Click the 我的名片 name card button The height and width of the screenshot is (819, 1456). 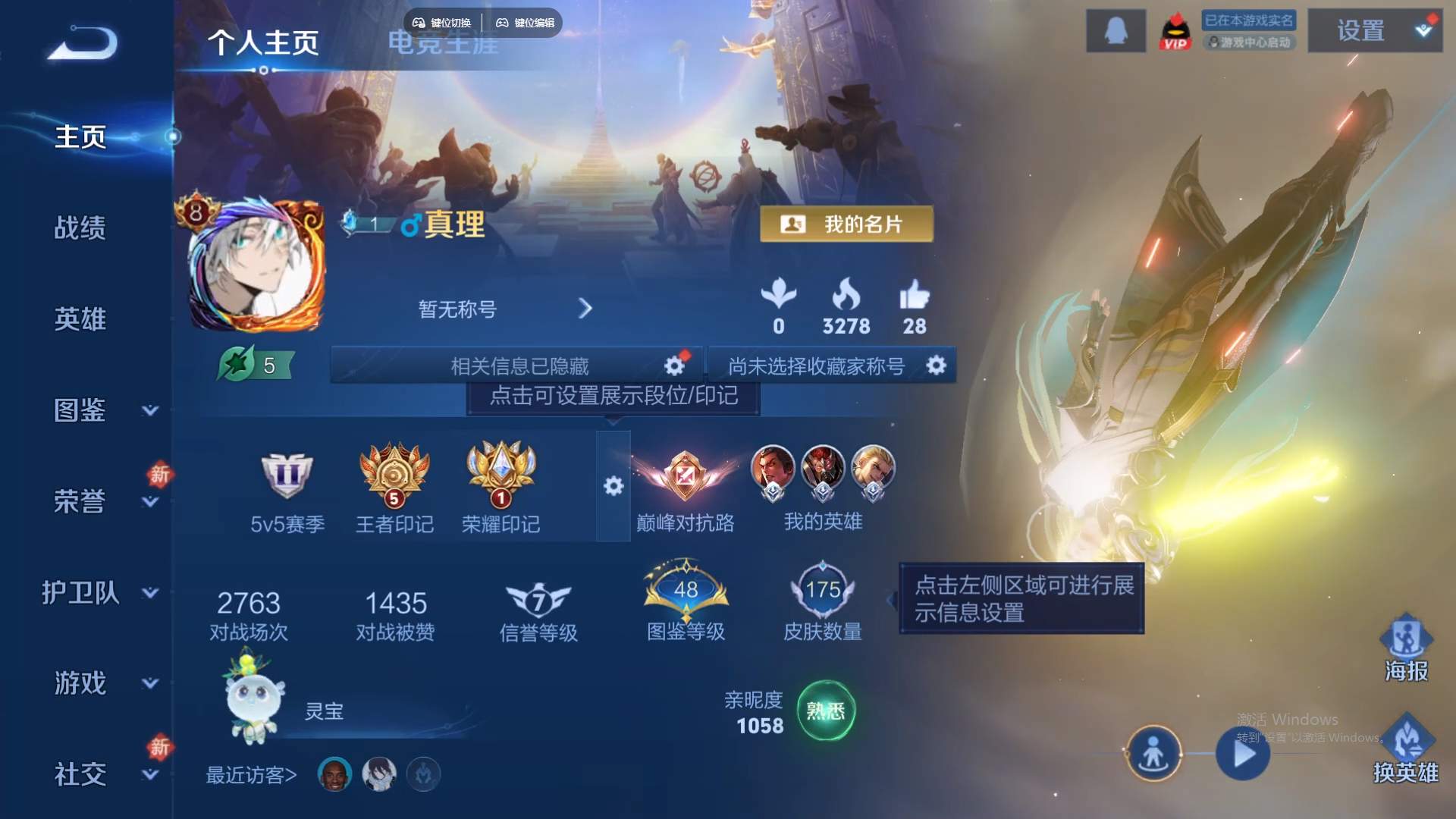pos(847,224)
